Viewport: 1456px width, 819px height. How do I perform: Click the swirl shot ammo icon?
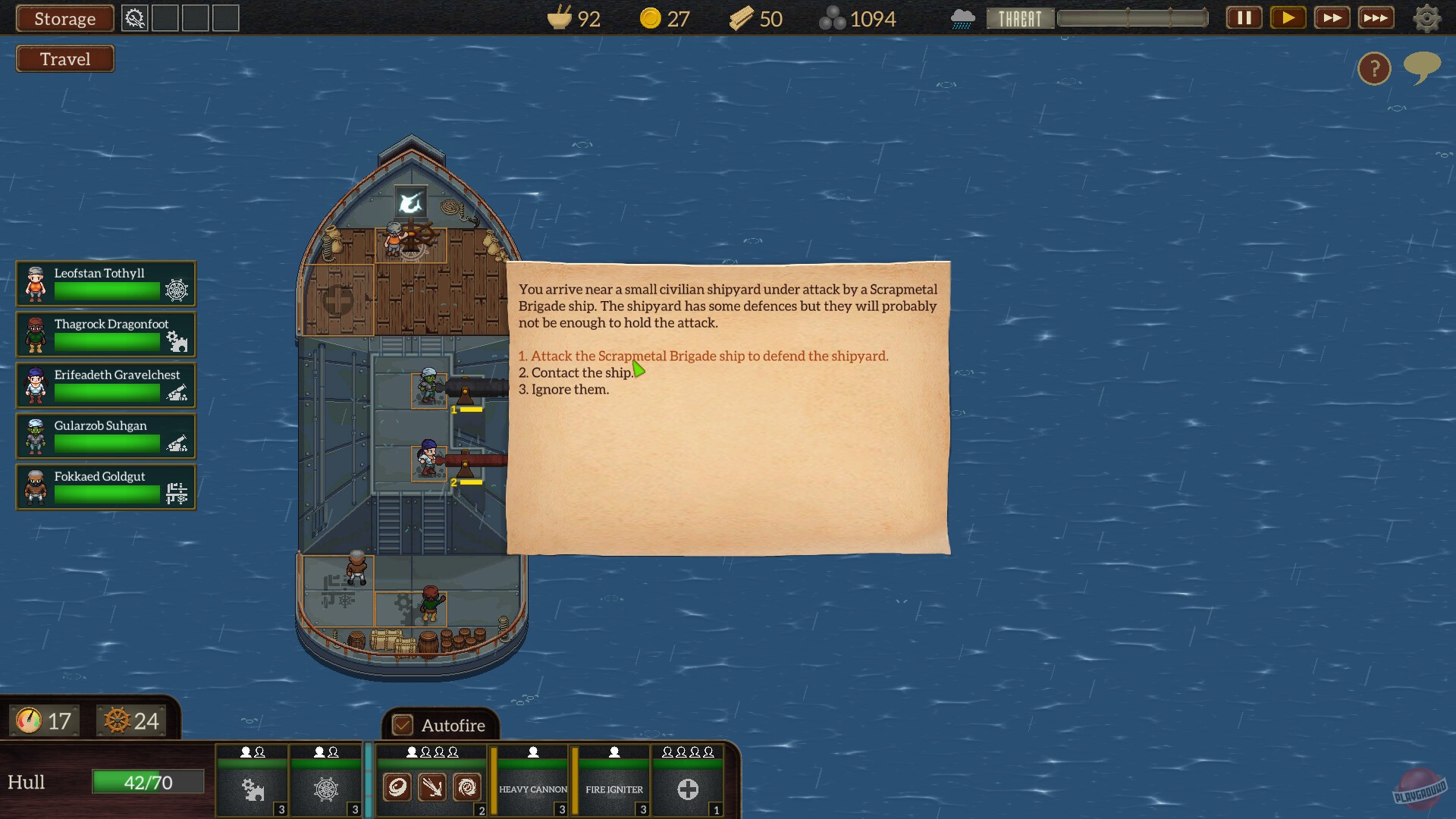[x=466, y=788]
